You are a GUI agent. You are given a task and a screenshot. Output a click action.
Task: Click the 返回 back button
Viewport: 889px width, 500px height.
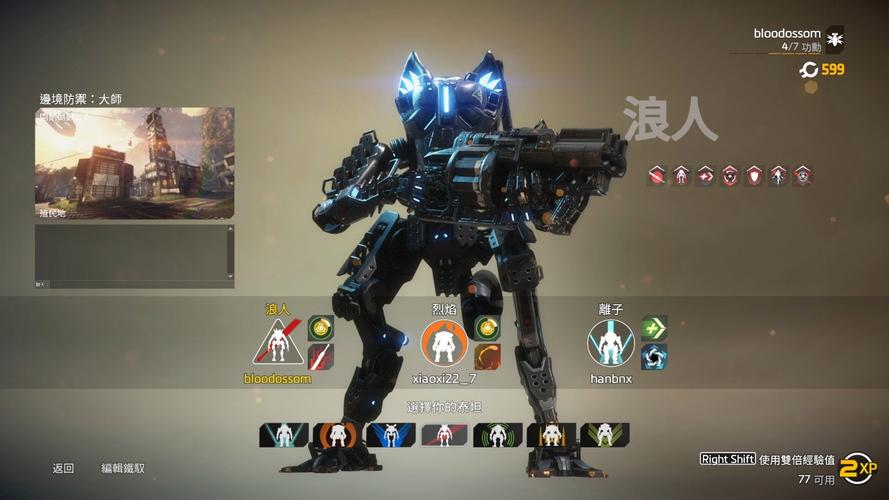pos(63,468)
